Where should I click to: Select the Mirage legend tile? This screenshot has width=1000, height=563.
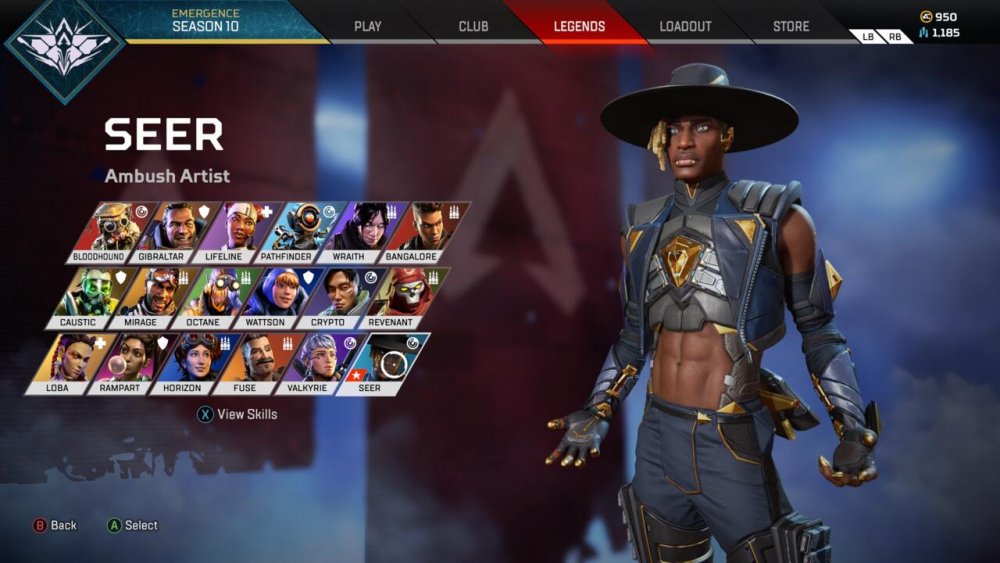click(146, 297)
